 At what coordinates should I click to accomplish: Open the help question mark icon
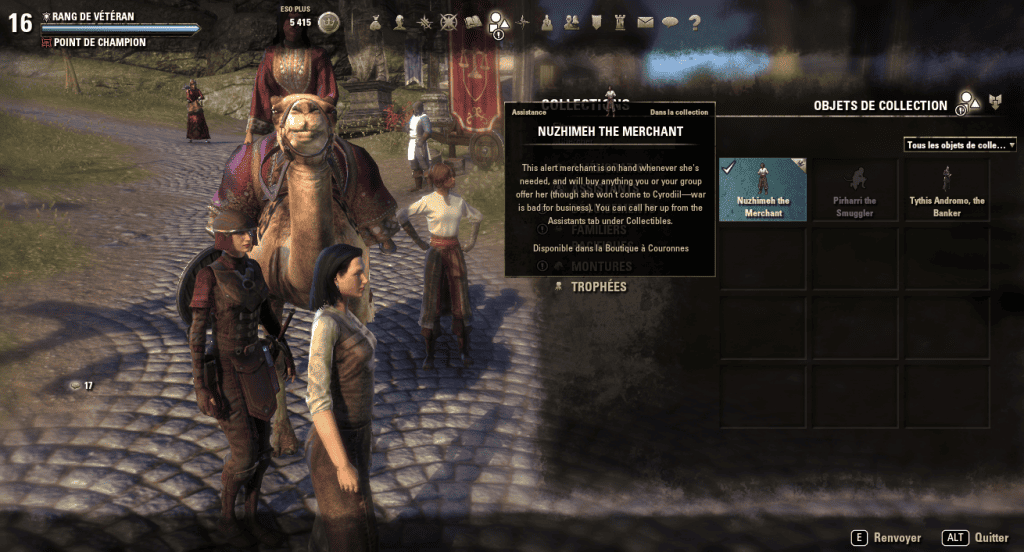[694, 21]
